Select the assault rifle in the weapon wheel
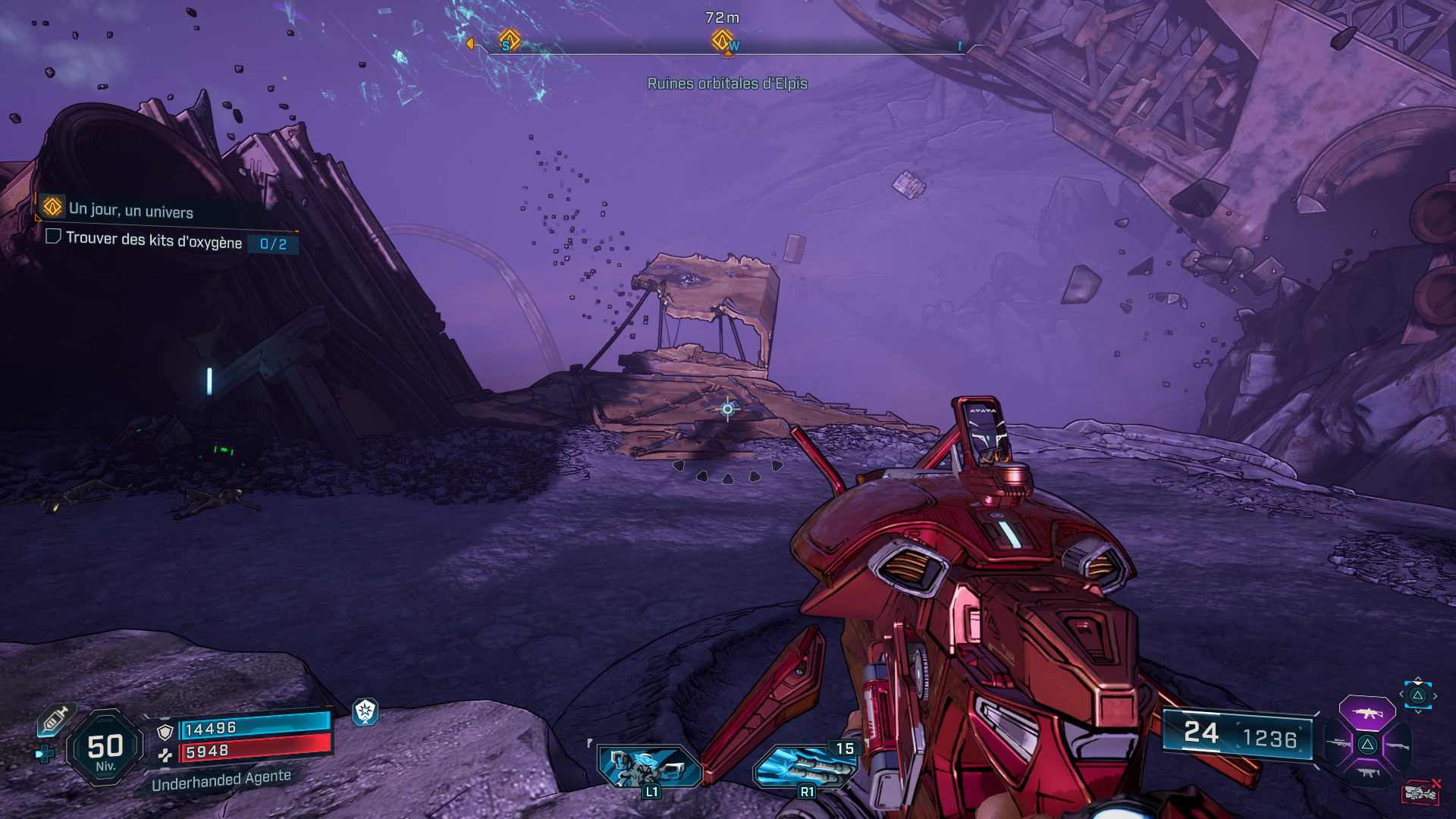Viewport: 1456px width, 819px height. (1367, 714)
